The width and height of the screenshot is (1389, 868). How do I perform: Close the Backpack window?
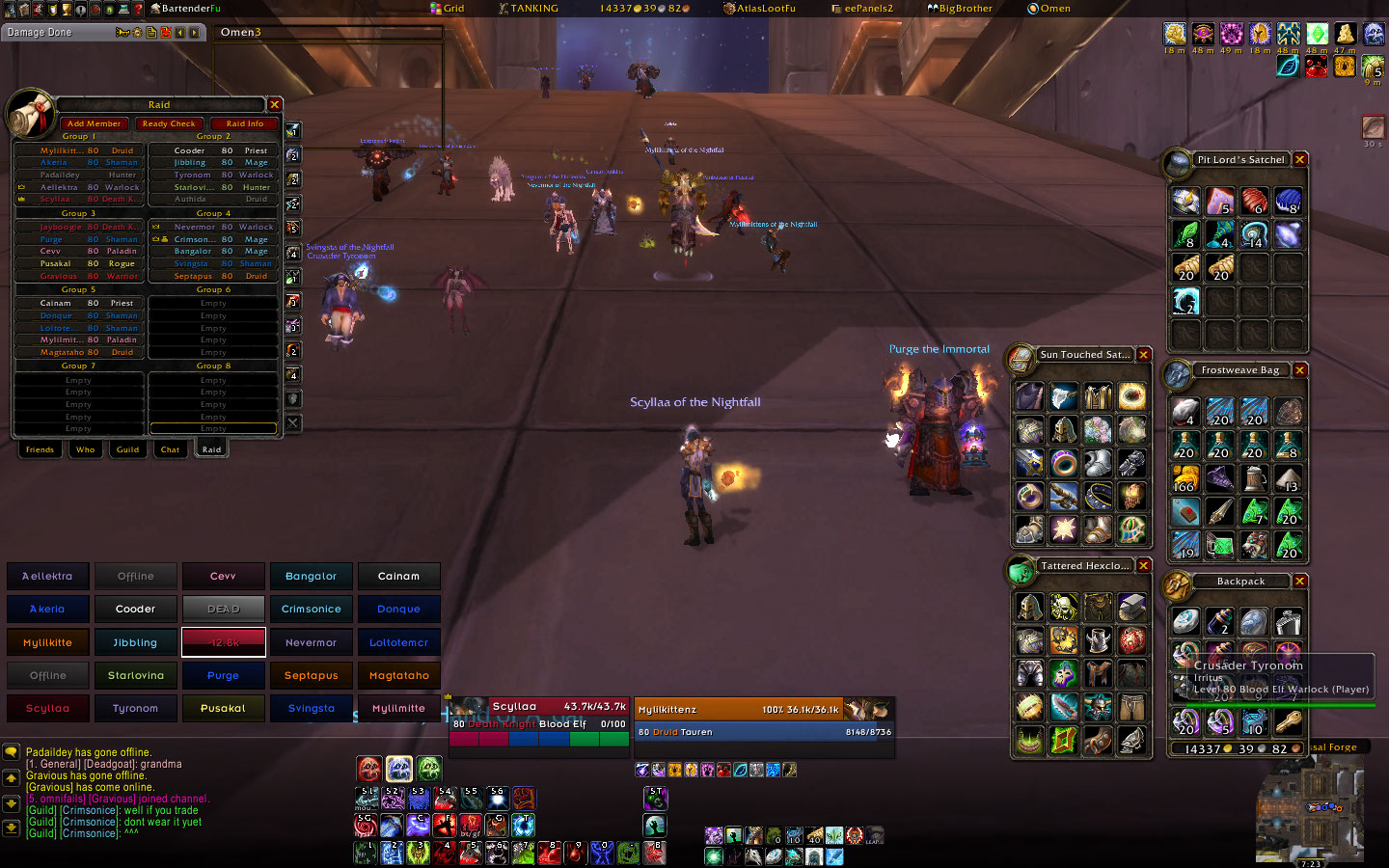tap(1300, 582)
